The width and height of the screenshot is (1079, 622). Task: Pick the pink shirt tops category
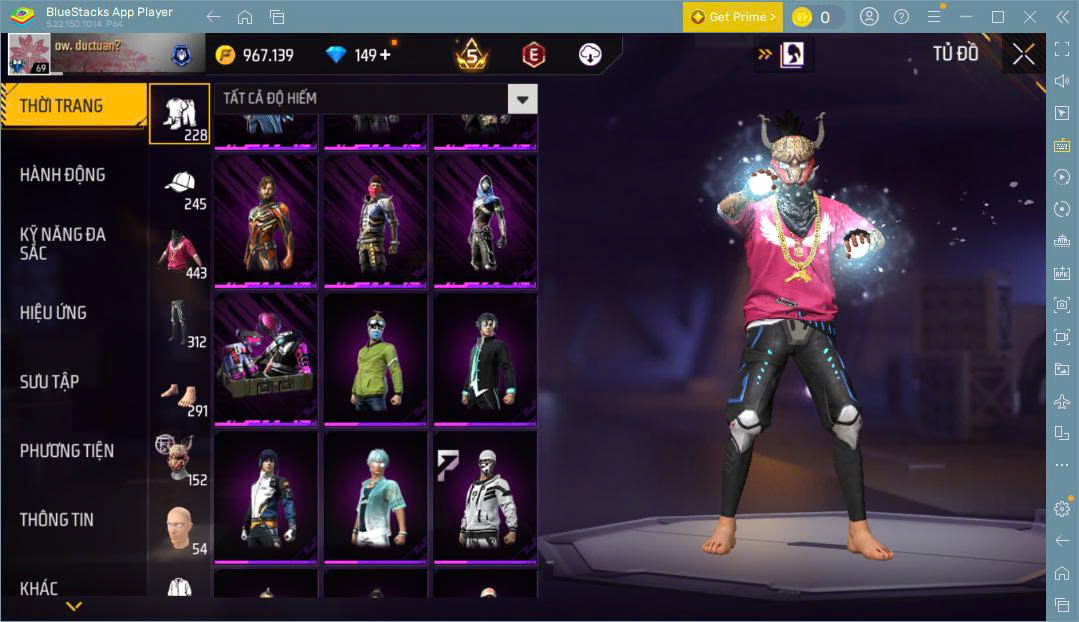(x=180, y=254)
